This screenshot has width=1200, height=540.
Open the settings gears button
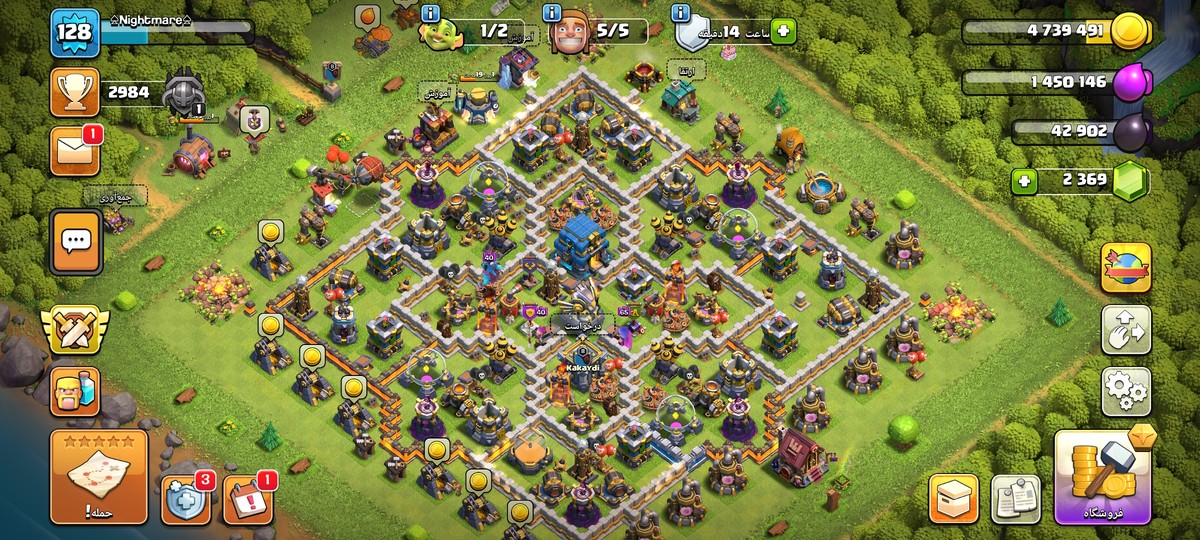1126,391
